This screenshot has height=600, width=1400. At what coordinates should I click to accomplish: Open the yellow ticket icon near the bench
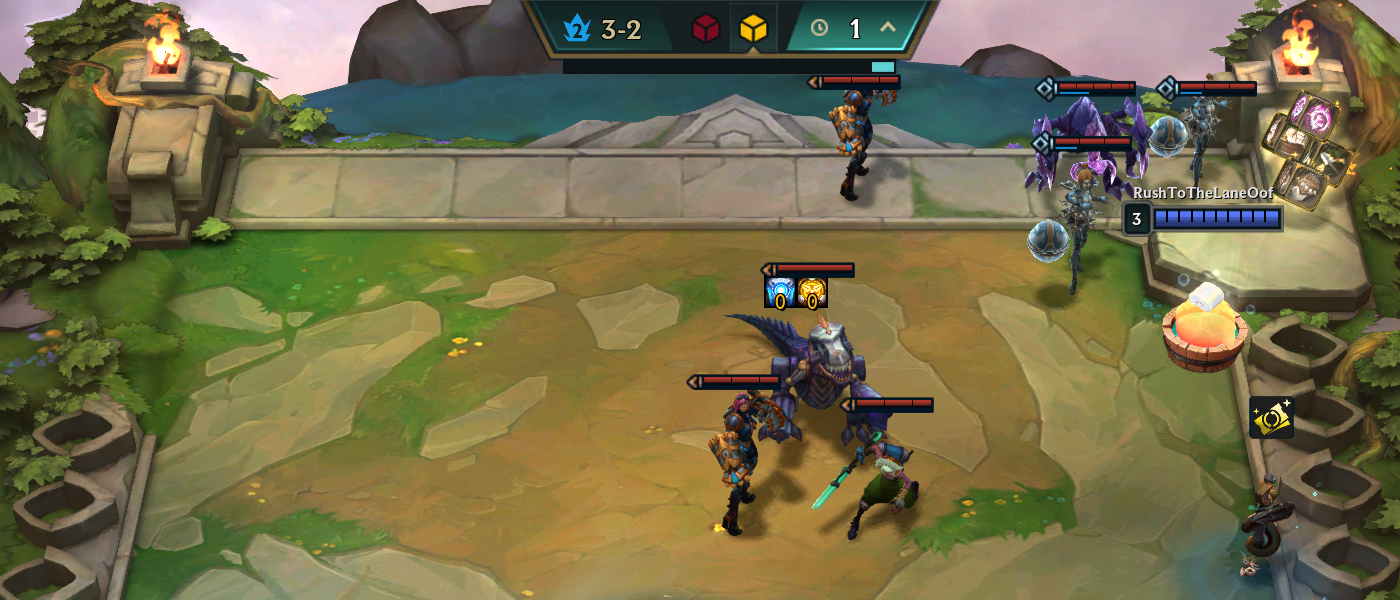(1271, 418)
